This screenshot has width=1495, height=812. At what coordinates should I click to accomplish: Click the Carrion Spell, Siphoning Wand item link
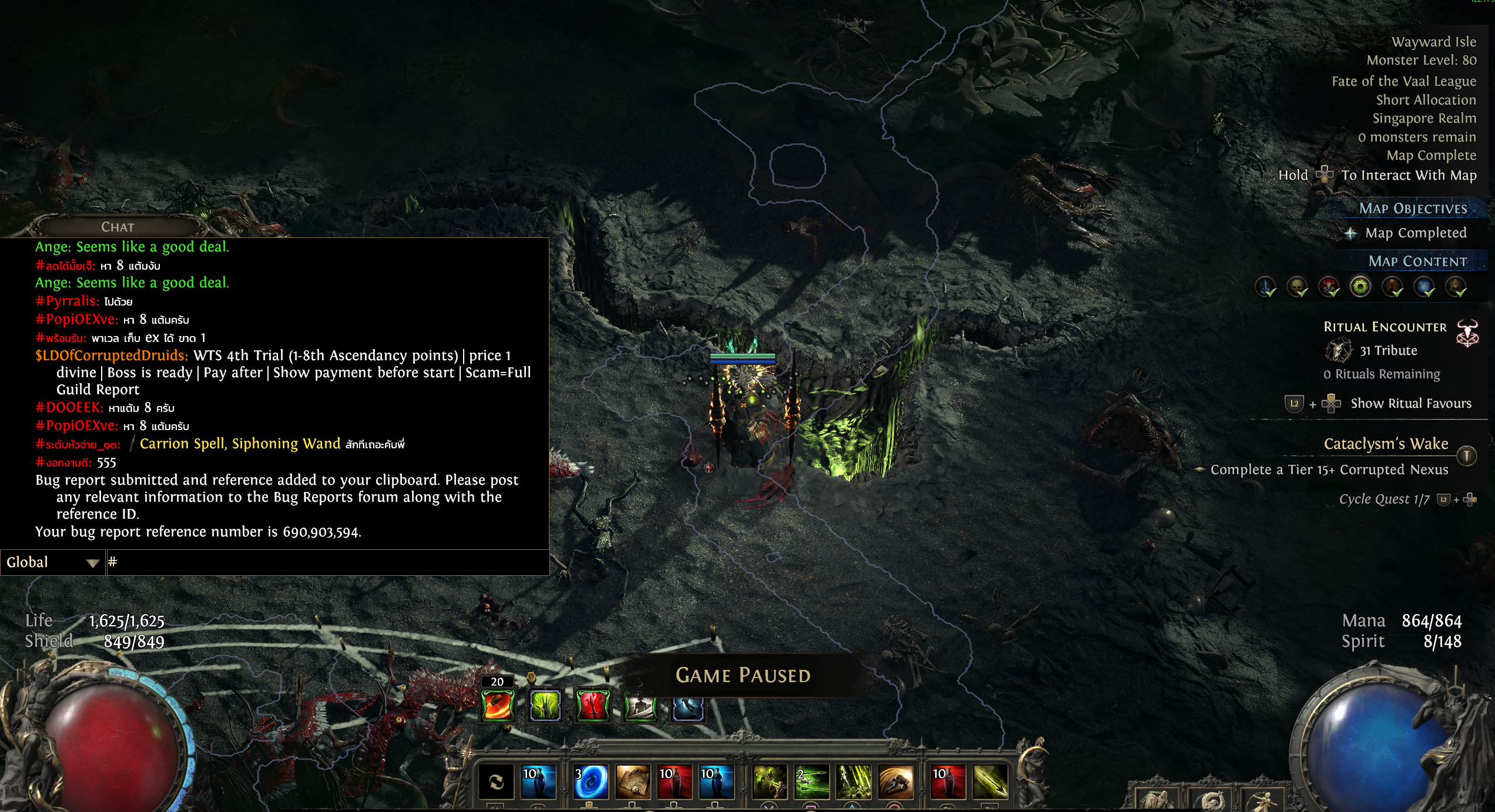coord(240,444)
